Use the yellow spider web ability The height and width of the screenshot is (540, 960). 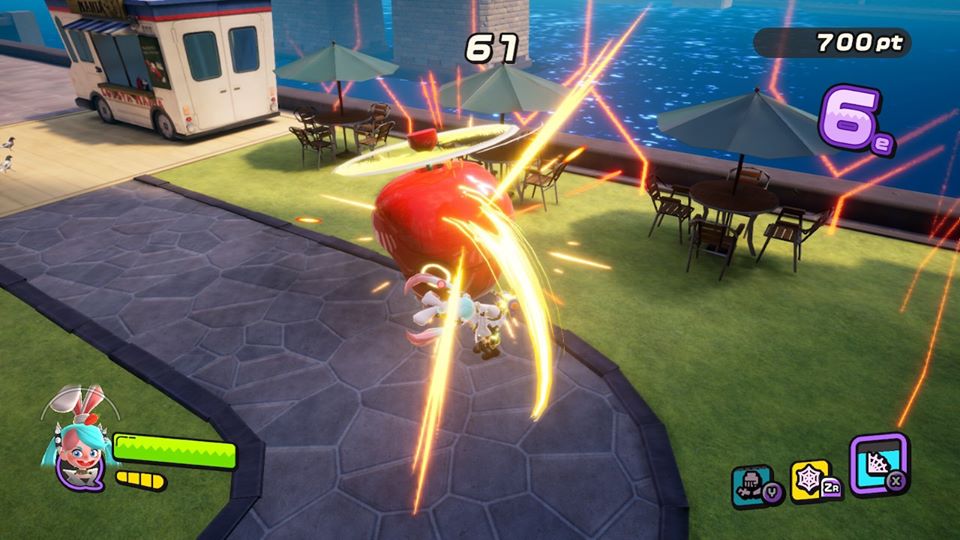(x=810, y=479)
